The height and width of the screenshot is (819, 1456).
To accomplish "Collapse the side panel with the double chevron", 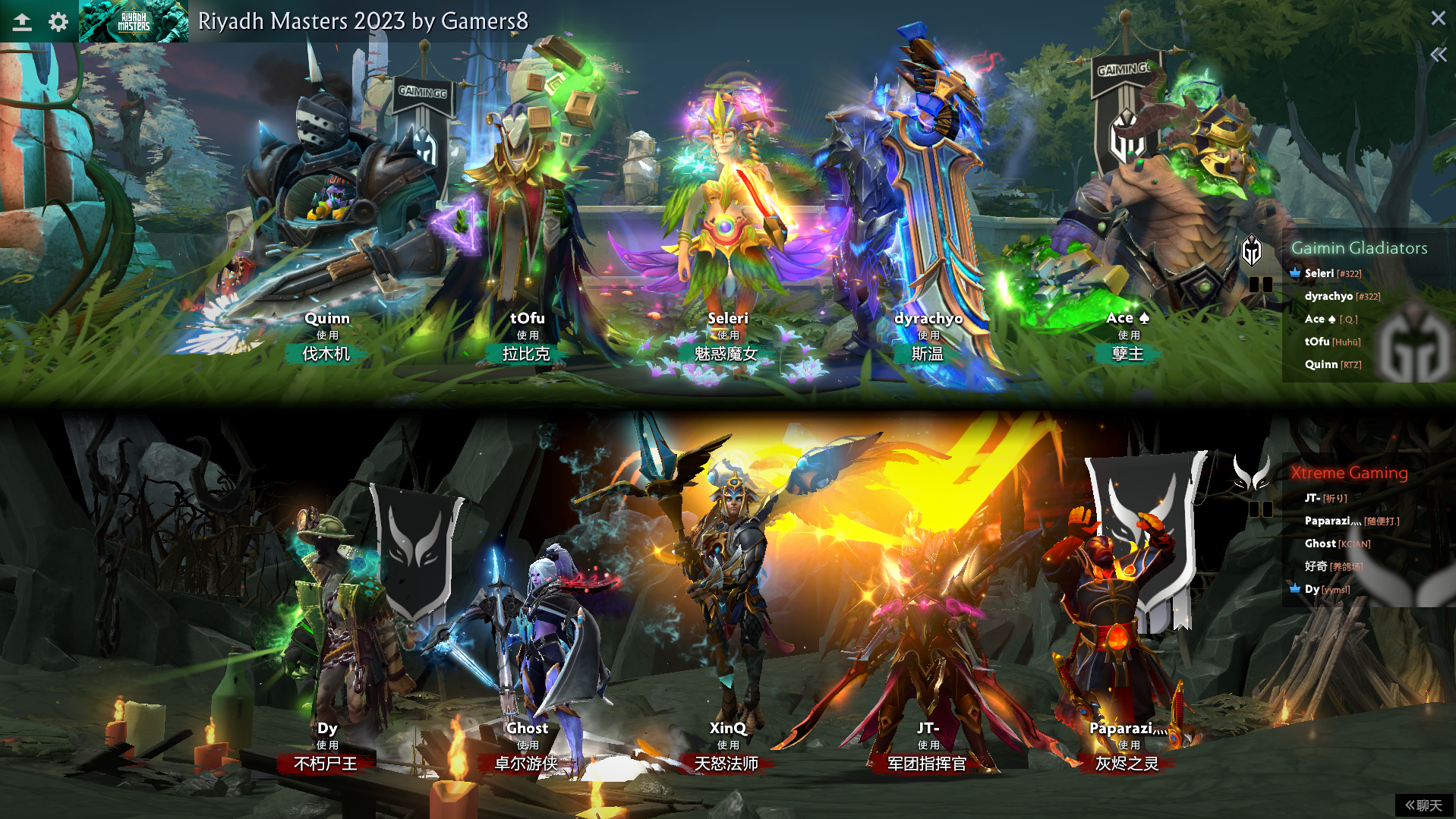I will pos(1438,55).
